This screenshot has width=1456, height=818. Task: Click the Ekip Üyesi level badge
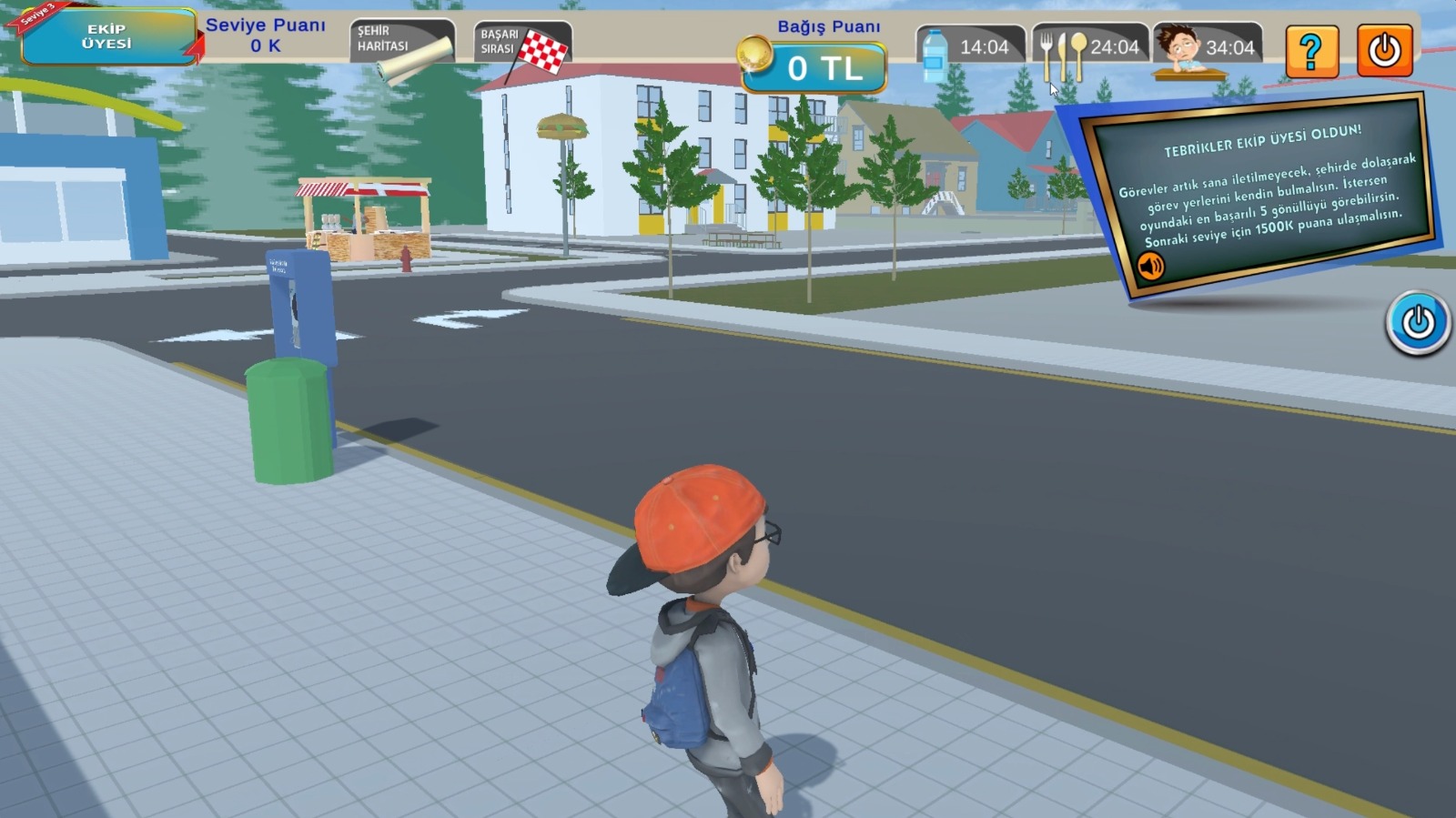[107, 37]
